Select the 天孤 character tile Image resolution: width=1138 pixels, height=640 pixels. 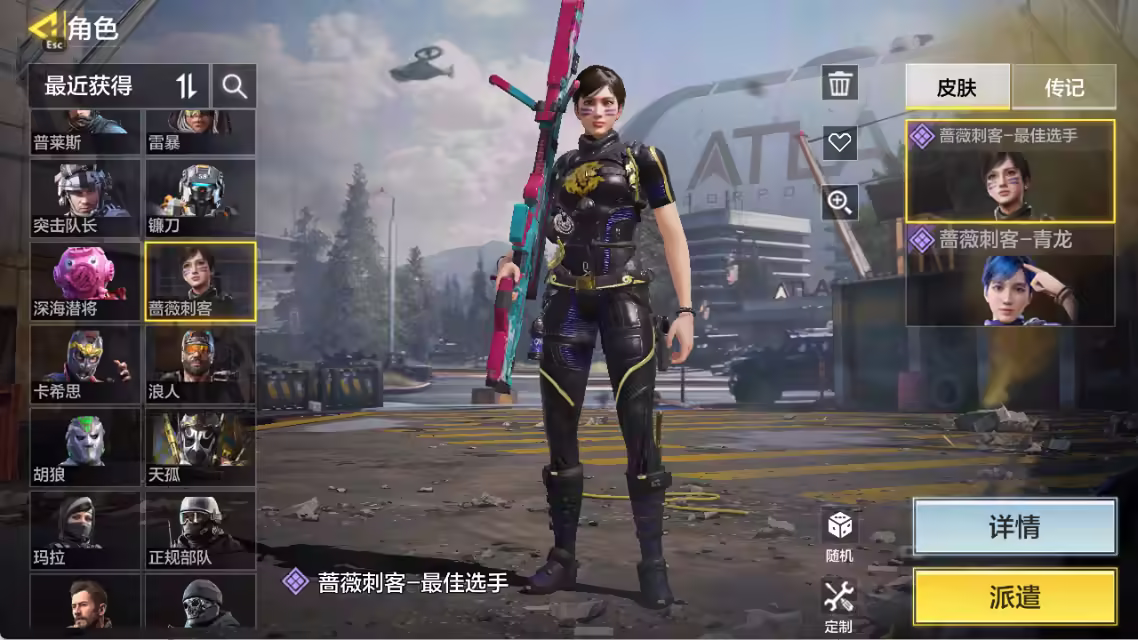pyautogui.click(x=200, y=447)
